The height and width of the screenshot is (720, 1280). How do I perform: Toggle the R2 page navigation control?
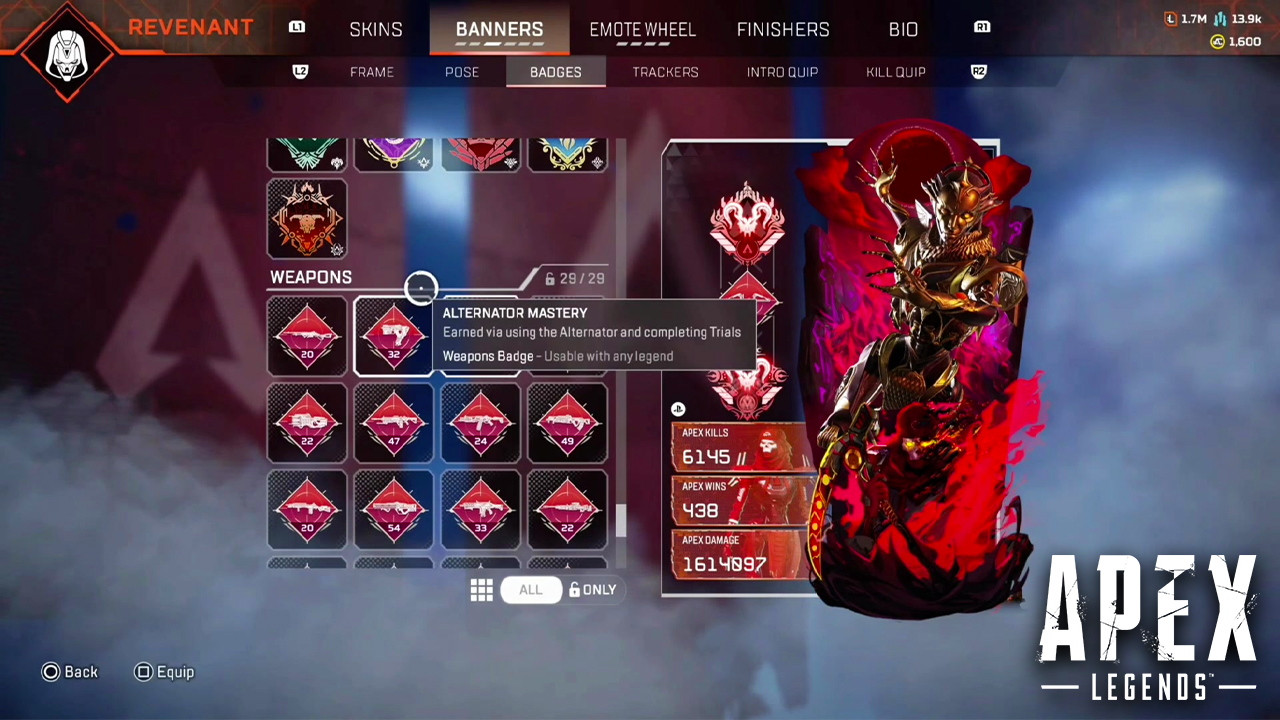(978, 71)
